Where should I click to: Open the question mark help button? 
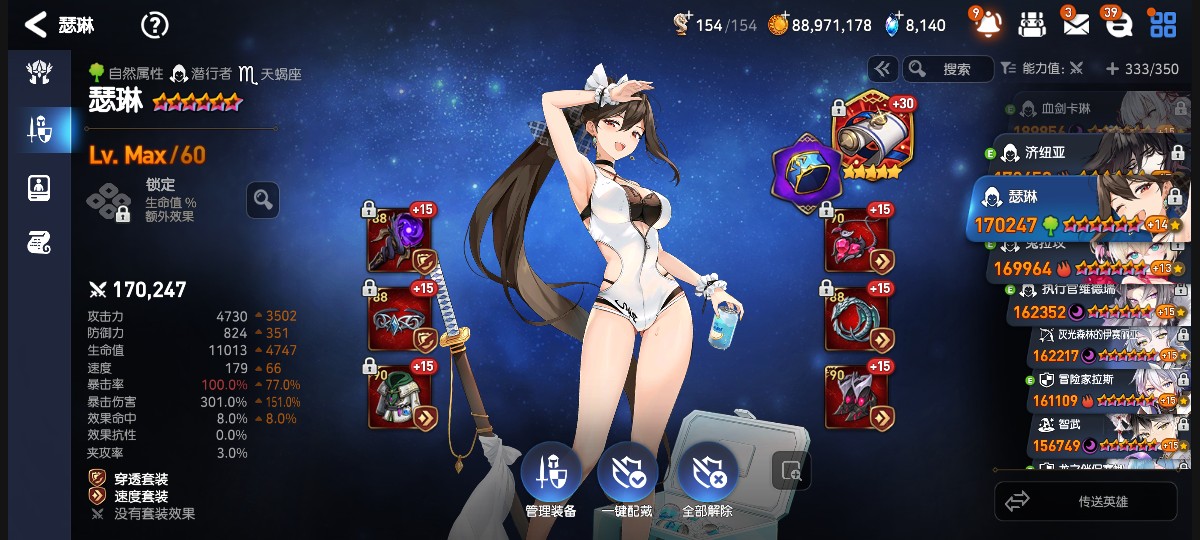(154, 25)
